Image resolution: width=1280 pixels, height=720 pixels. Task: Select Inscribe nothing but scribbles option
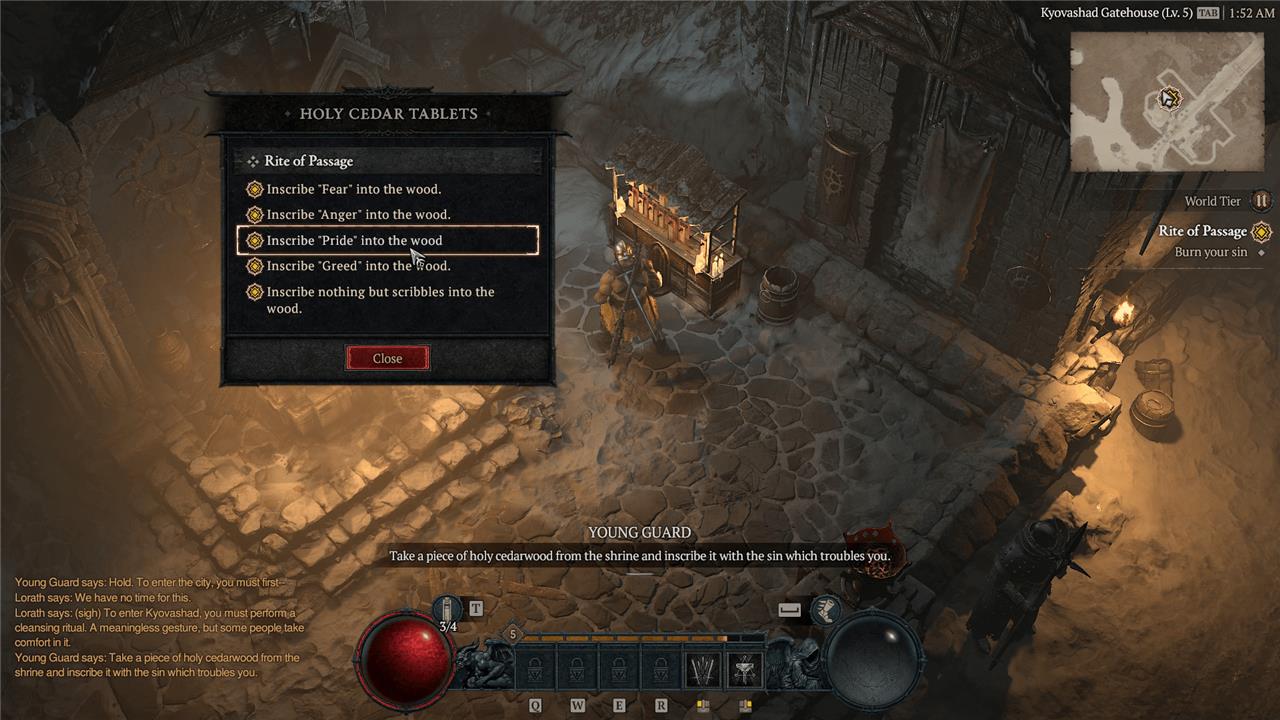(x=380, y=300)
